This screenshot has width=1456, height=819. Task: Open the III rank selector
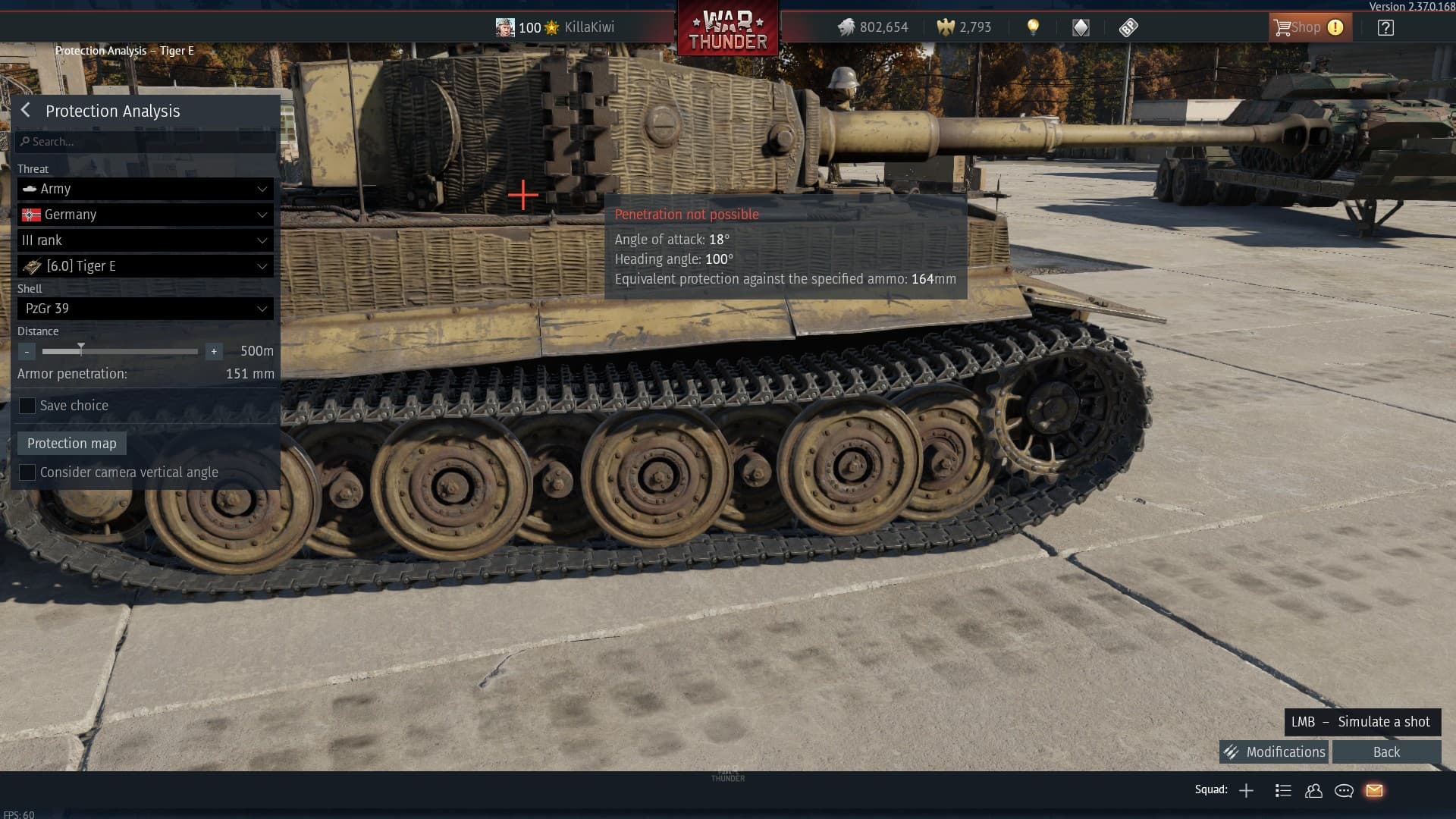tap(145, 240)
